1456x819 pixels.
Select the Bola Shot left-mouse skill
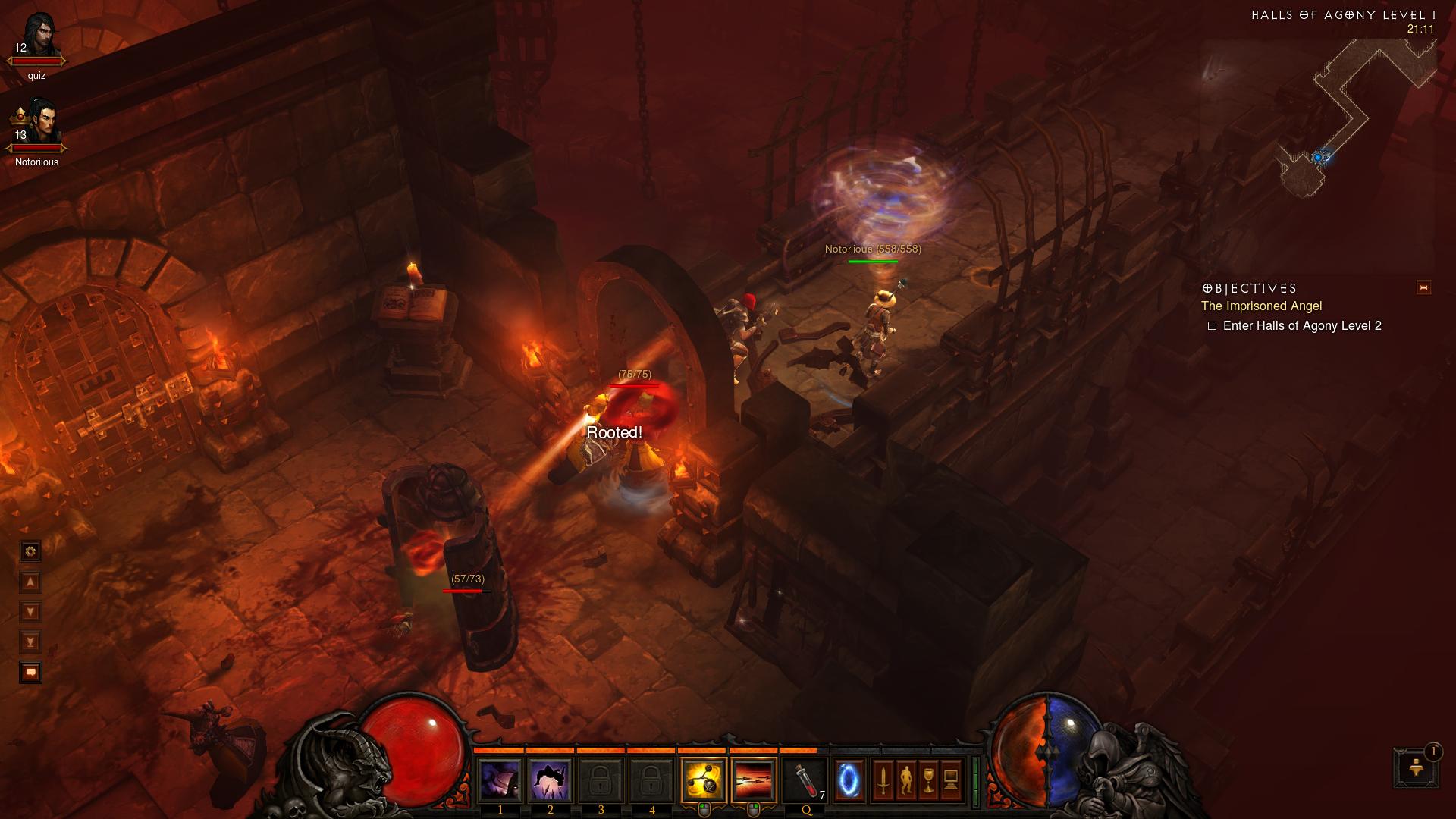[704, 780]
